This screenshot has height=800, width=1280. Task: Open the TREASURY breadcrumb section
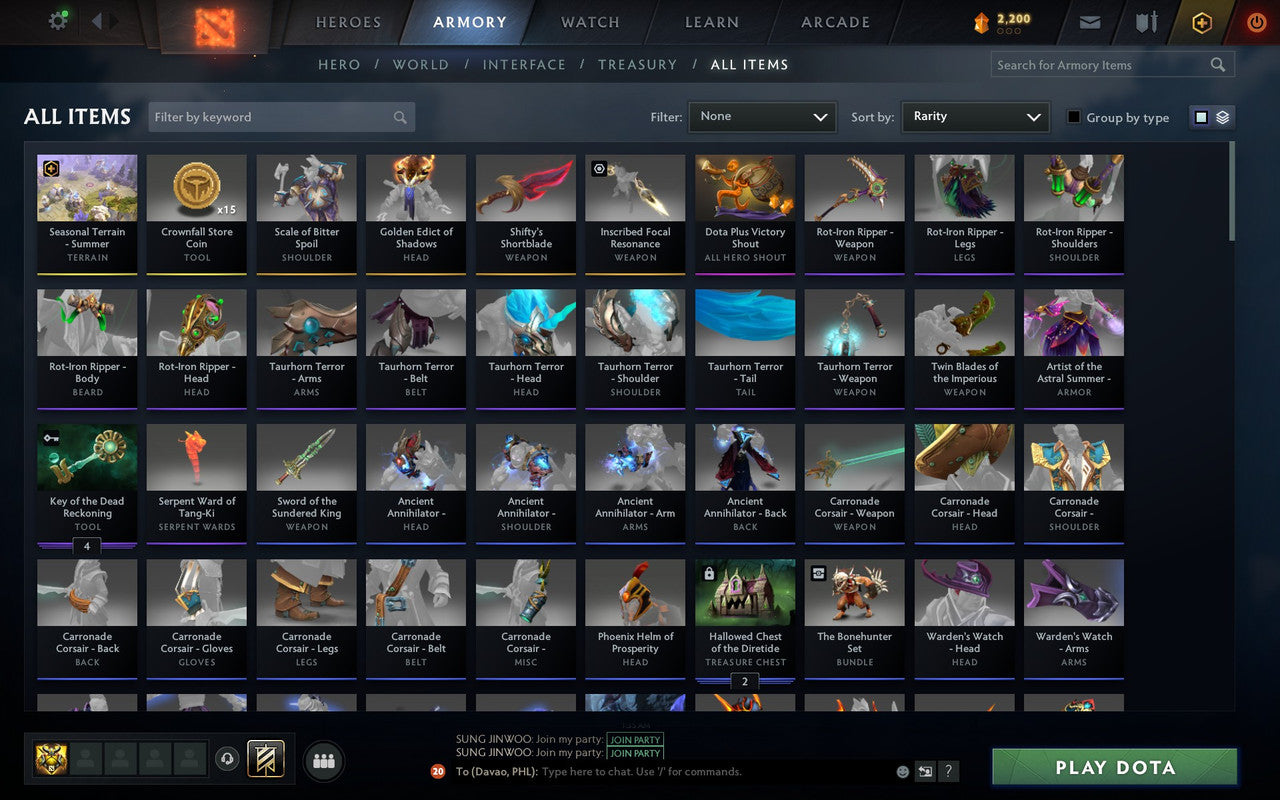point(637,64)
